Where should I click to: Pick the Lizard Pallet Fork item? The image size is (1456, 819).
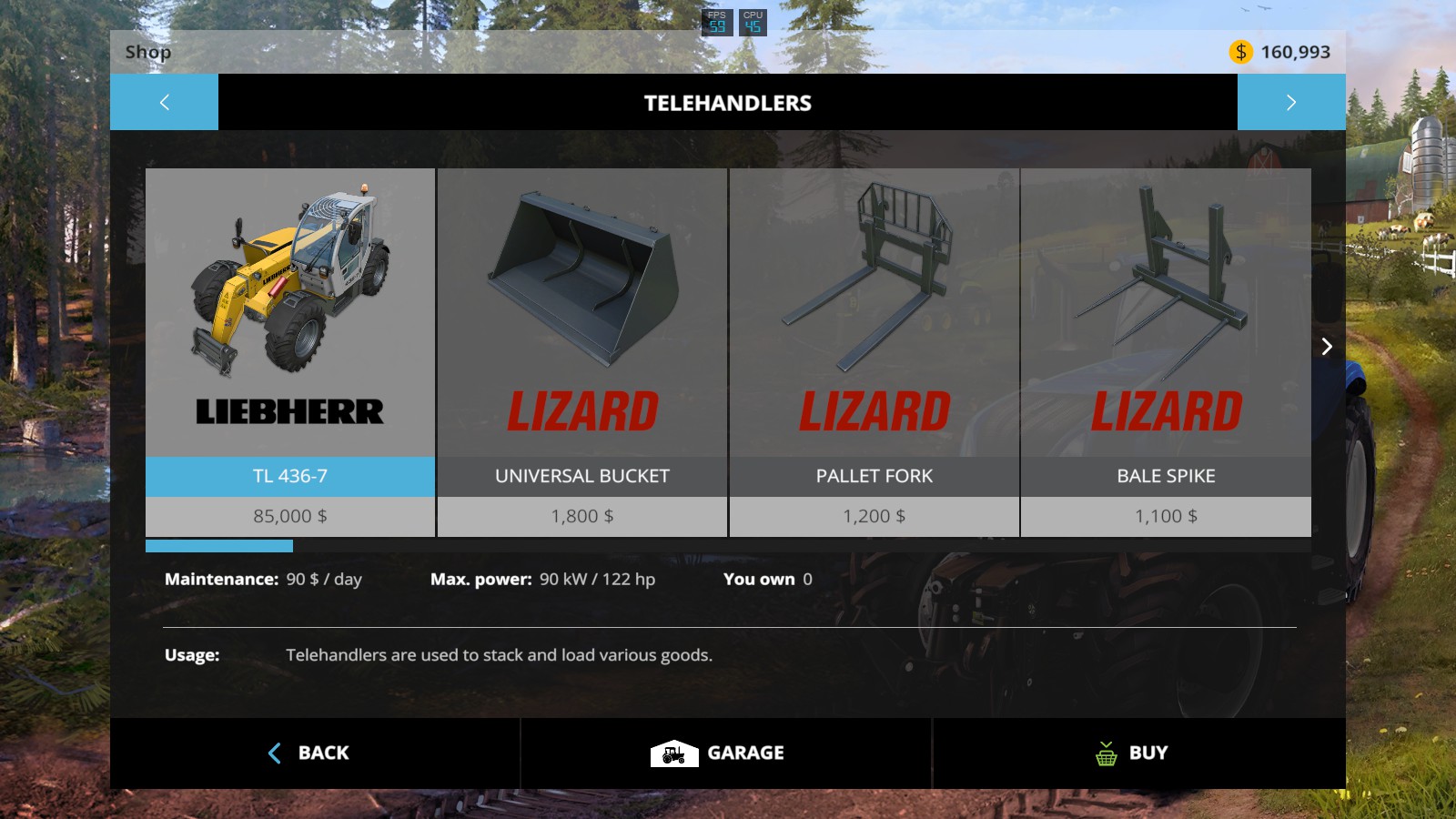874,352
